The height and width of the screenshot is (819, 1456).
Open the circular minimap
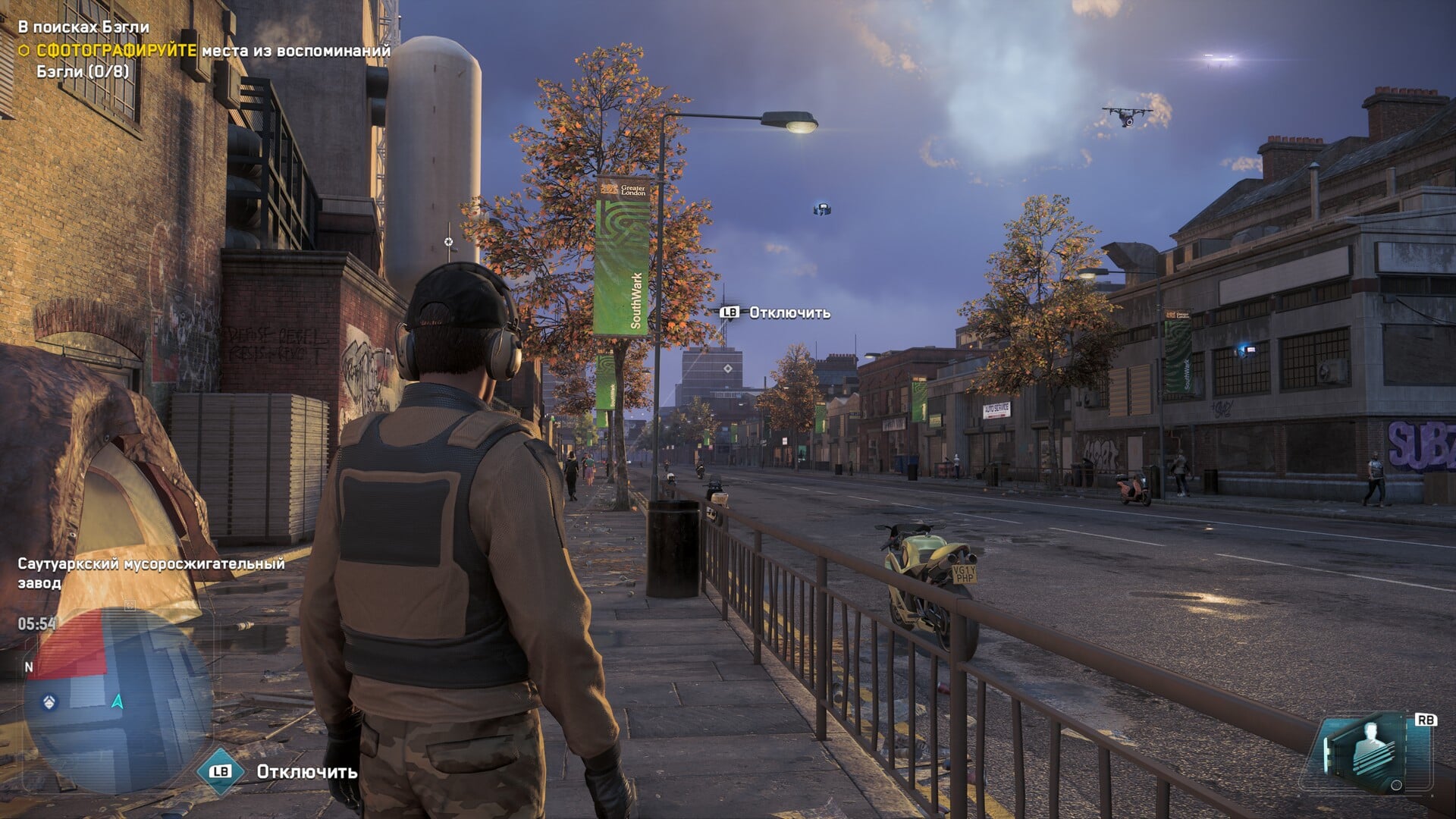(x=118, y=698)
